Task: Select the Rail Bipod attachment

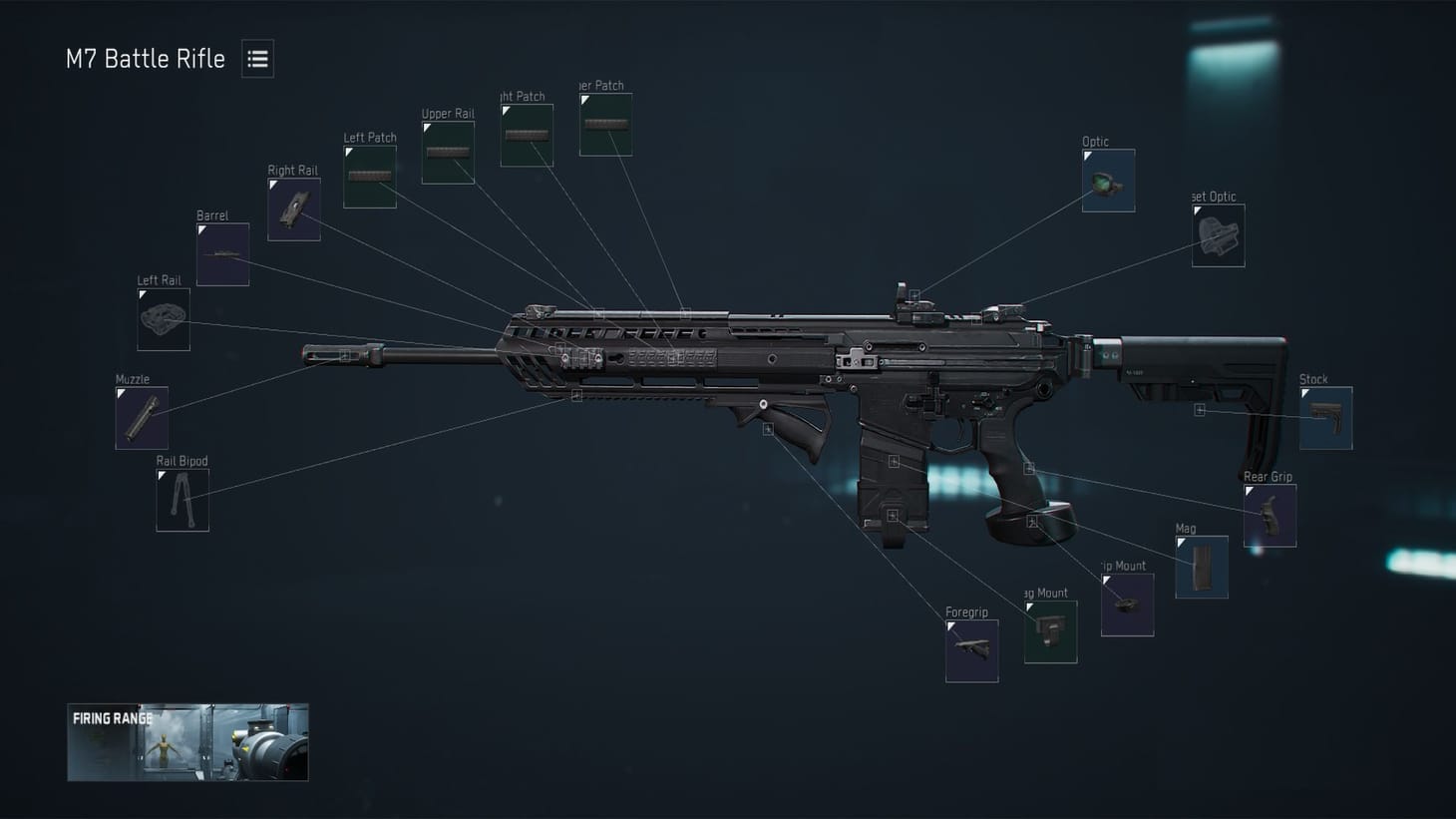Action: pyautogui.click(x=182, y=499)
